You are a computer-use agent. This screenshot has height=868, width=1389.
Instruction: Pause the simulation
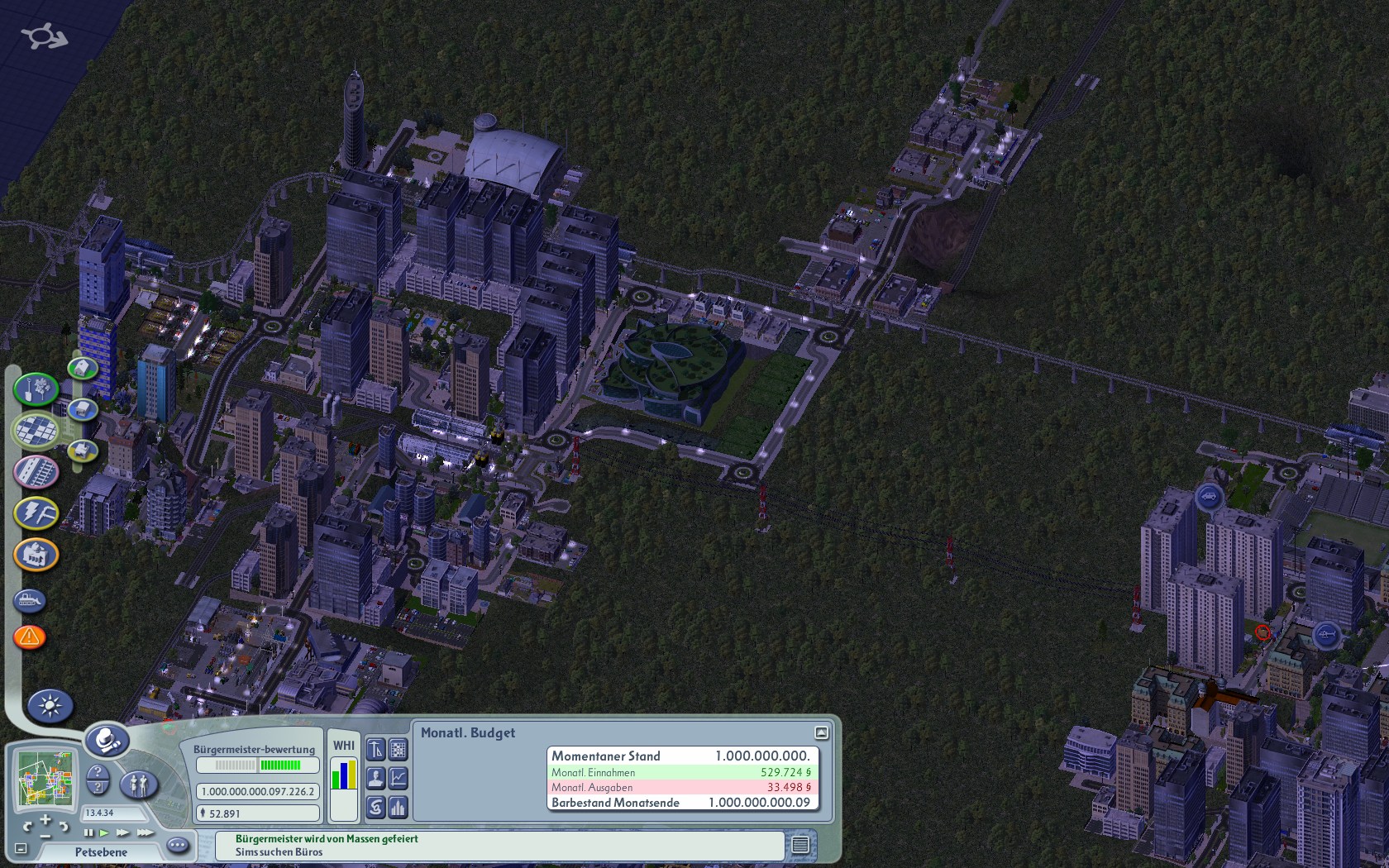pos(88,832)
